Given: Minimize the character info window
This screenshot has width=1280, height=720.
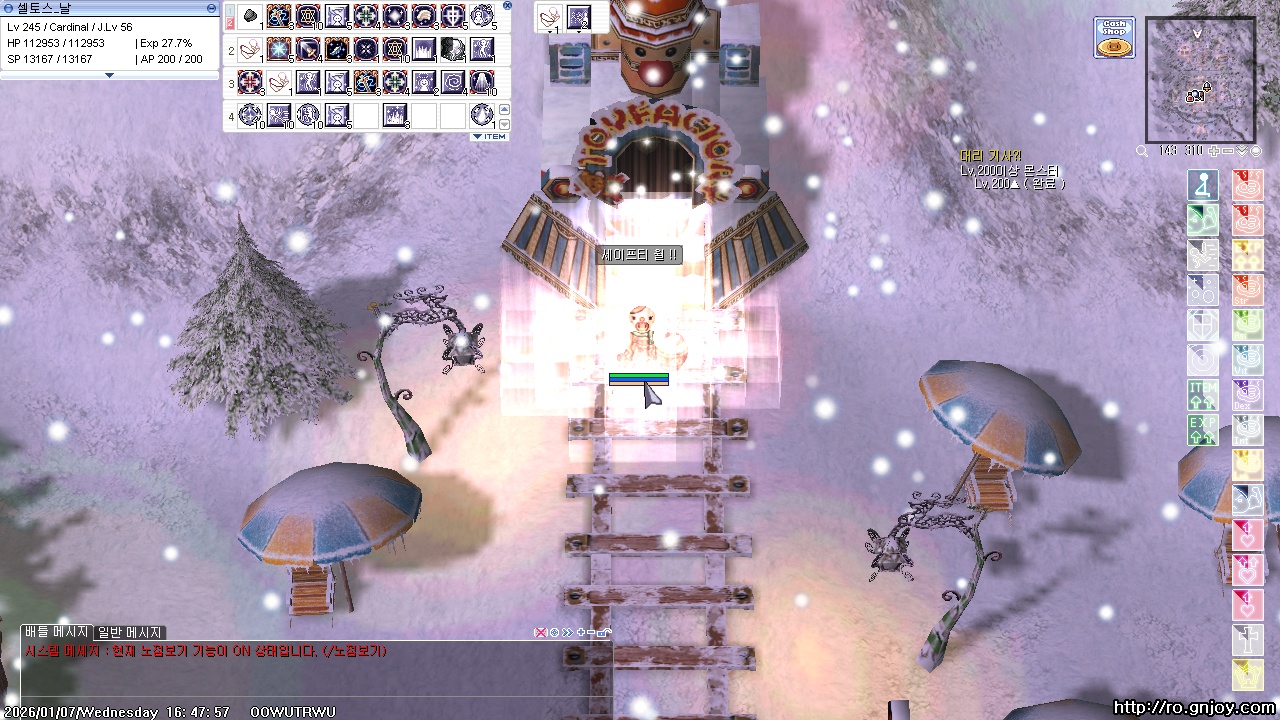Looking at the screenshot, I should (x=211, y=8).
